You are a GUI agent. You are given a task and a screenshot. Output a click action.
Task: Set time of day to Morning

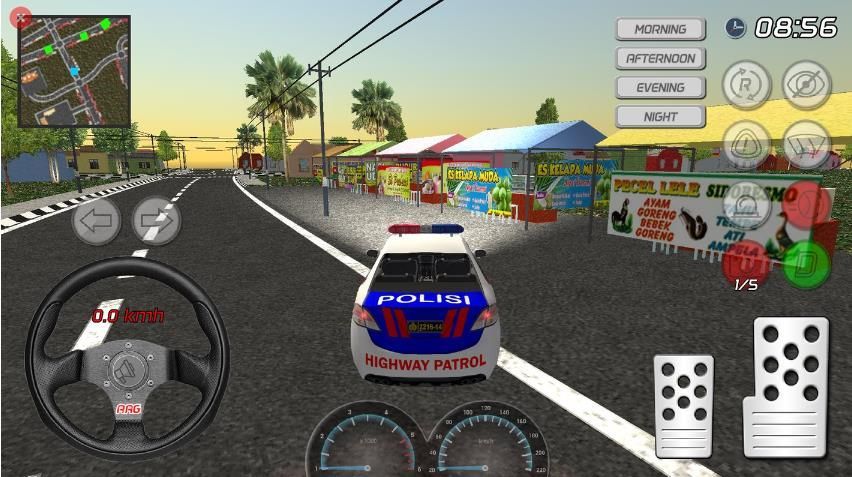[x=660, y=29]
